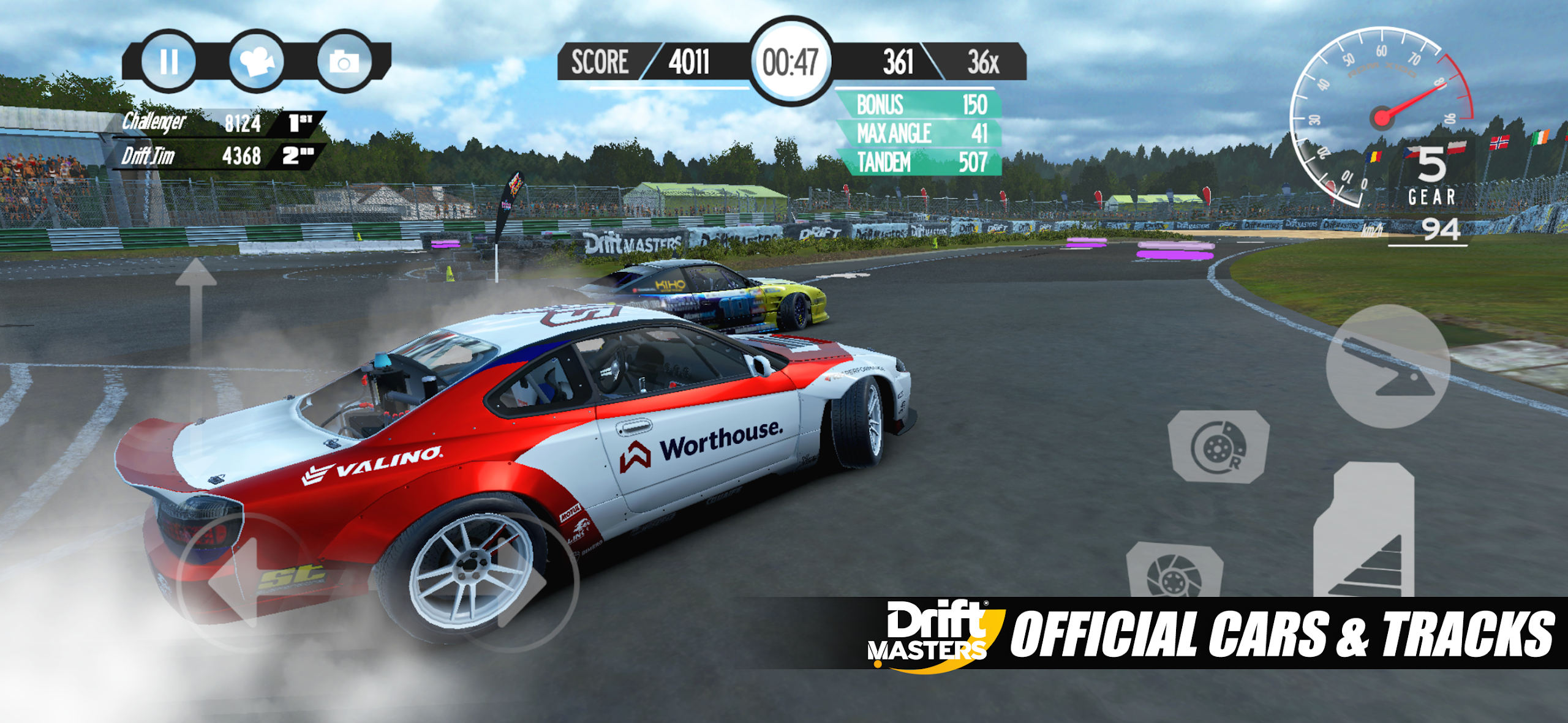Select Drift Tim on the leaderboard
This screenshot has width=1568, height=723.
click(208, 155)
